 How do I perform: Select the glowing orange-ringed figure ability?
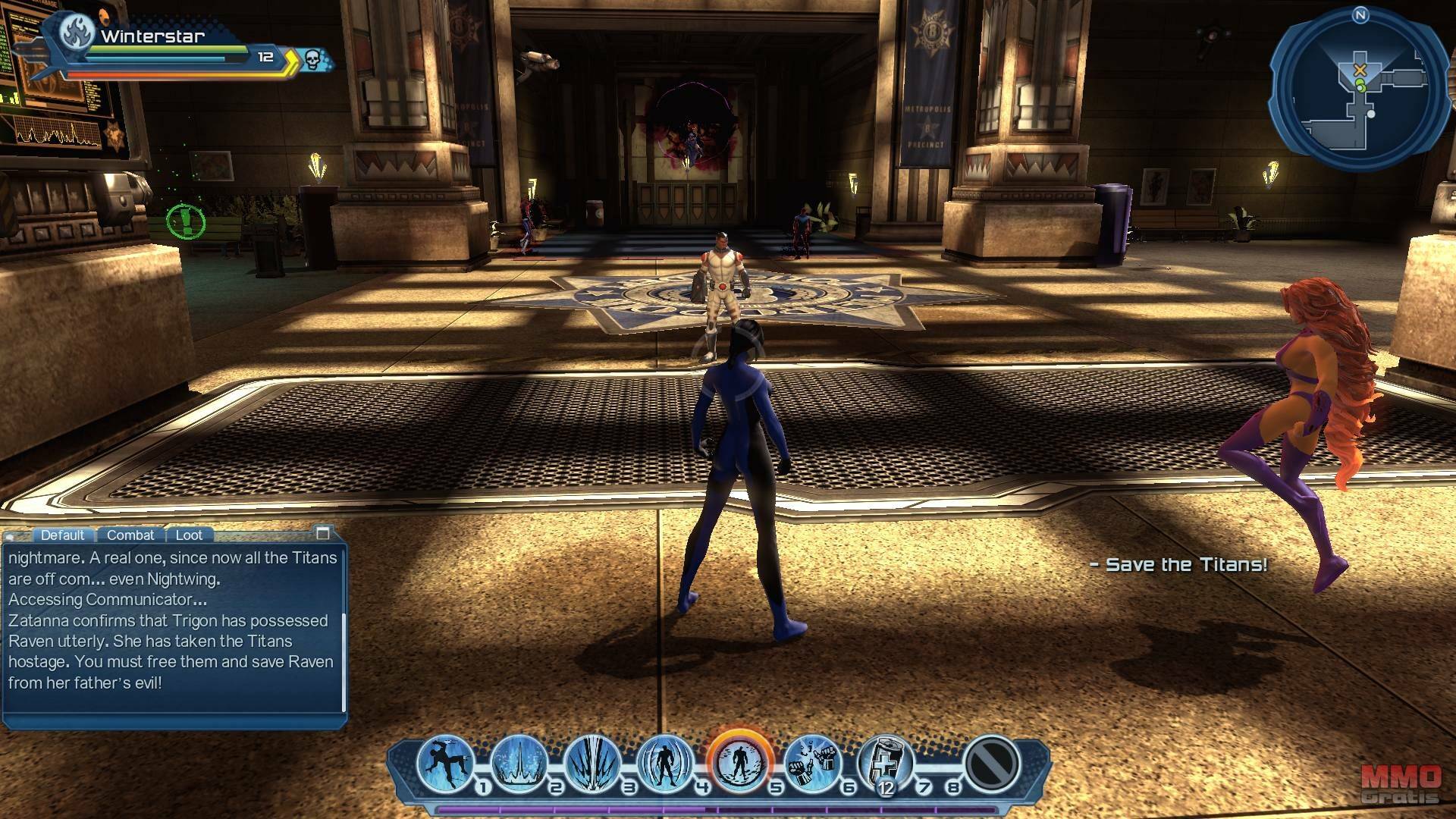740,761
